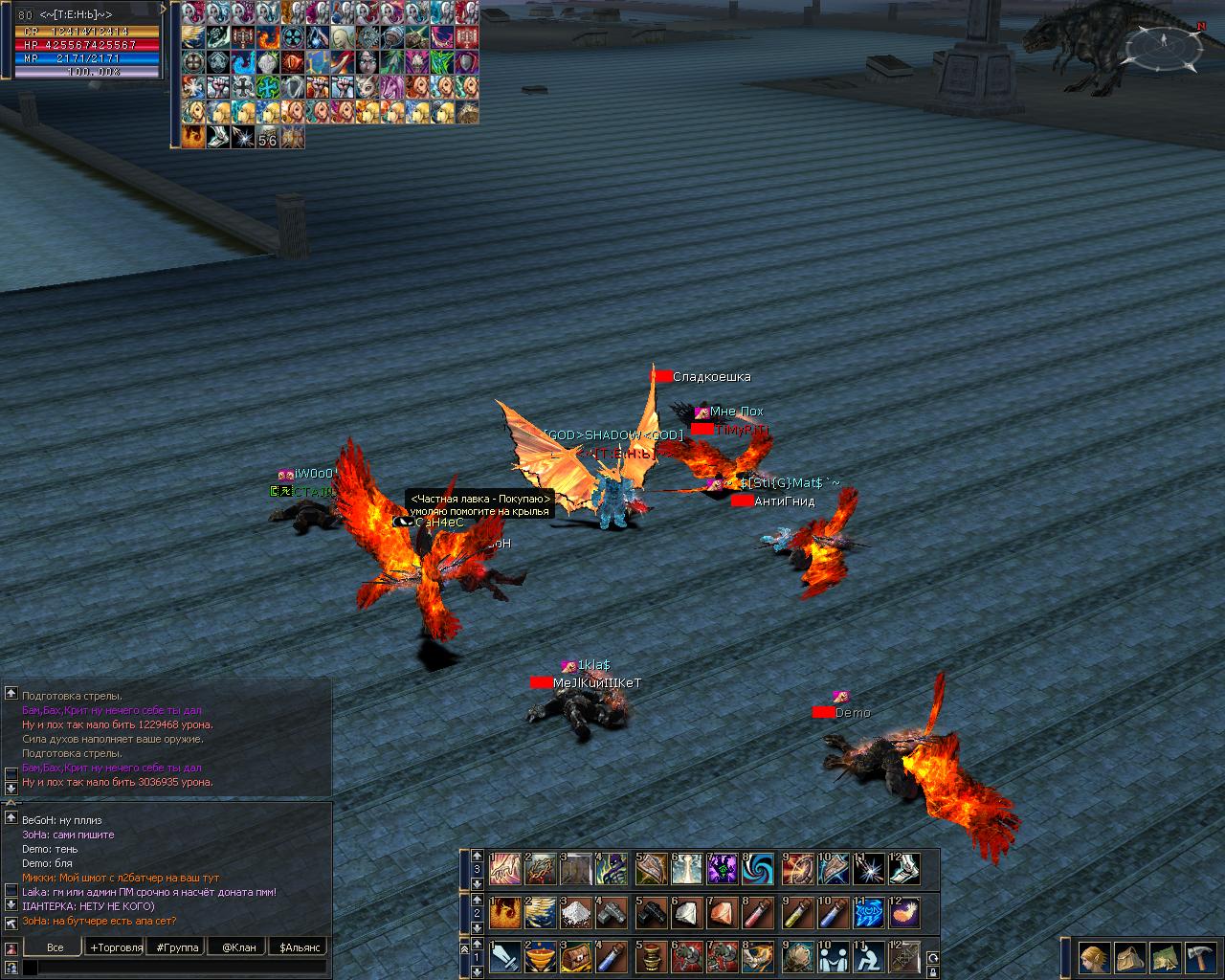This screenshot has width=1225, height=980.
Task: Open the inventory bag icon
Action: tap(1130, 957)
